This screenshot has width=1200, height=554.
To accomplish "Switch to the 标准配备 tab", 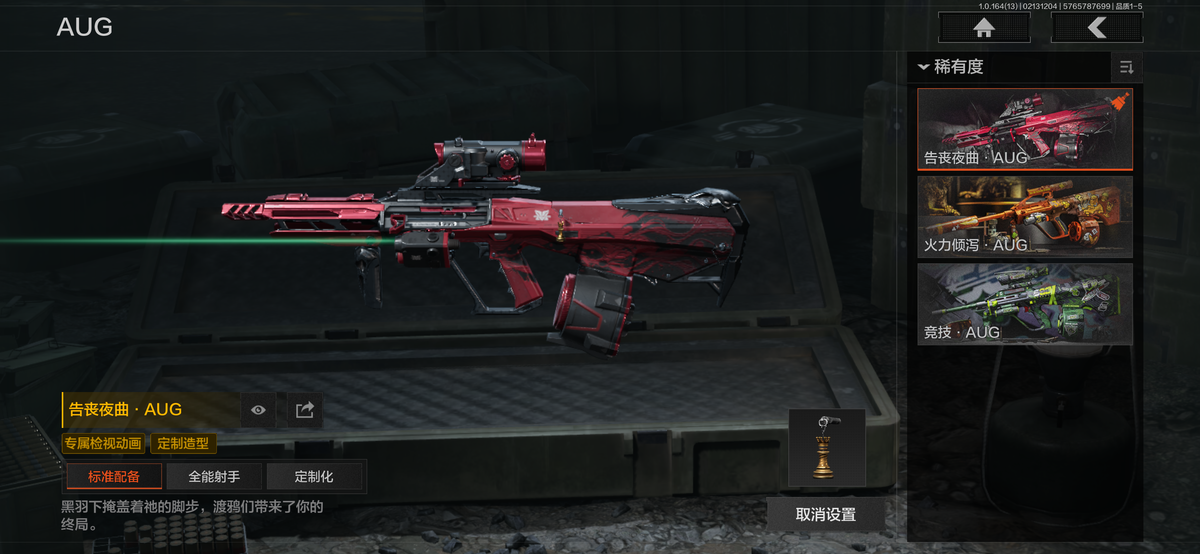I will (114, 477).
